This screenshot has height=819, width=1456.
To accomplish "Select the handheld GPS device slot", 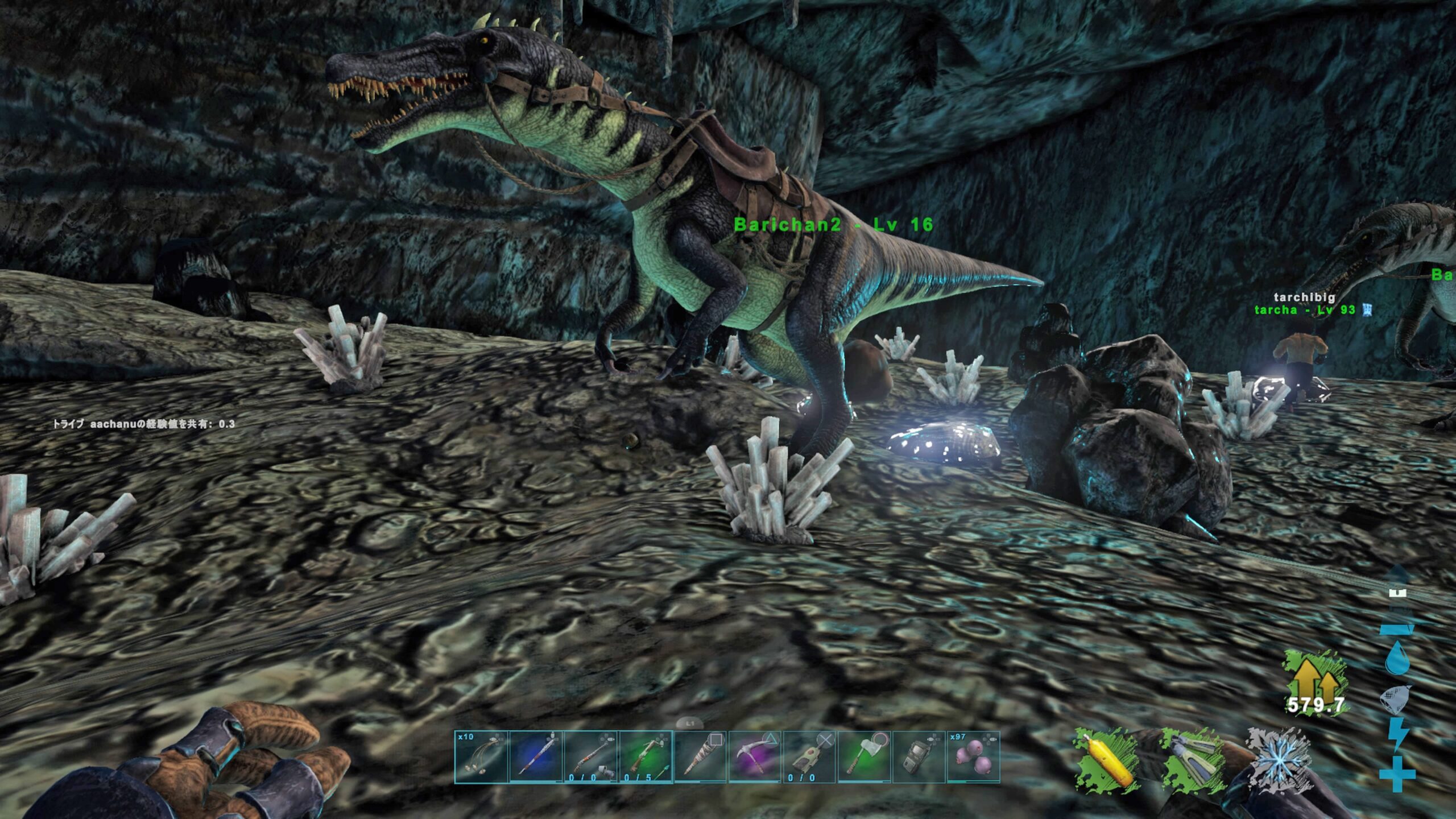I will pos(918,757).
